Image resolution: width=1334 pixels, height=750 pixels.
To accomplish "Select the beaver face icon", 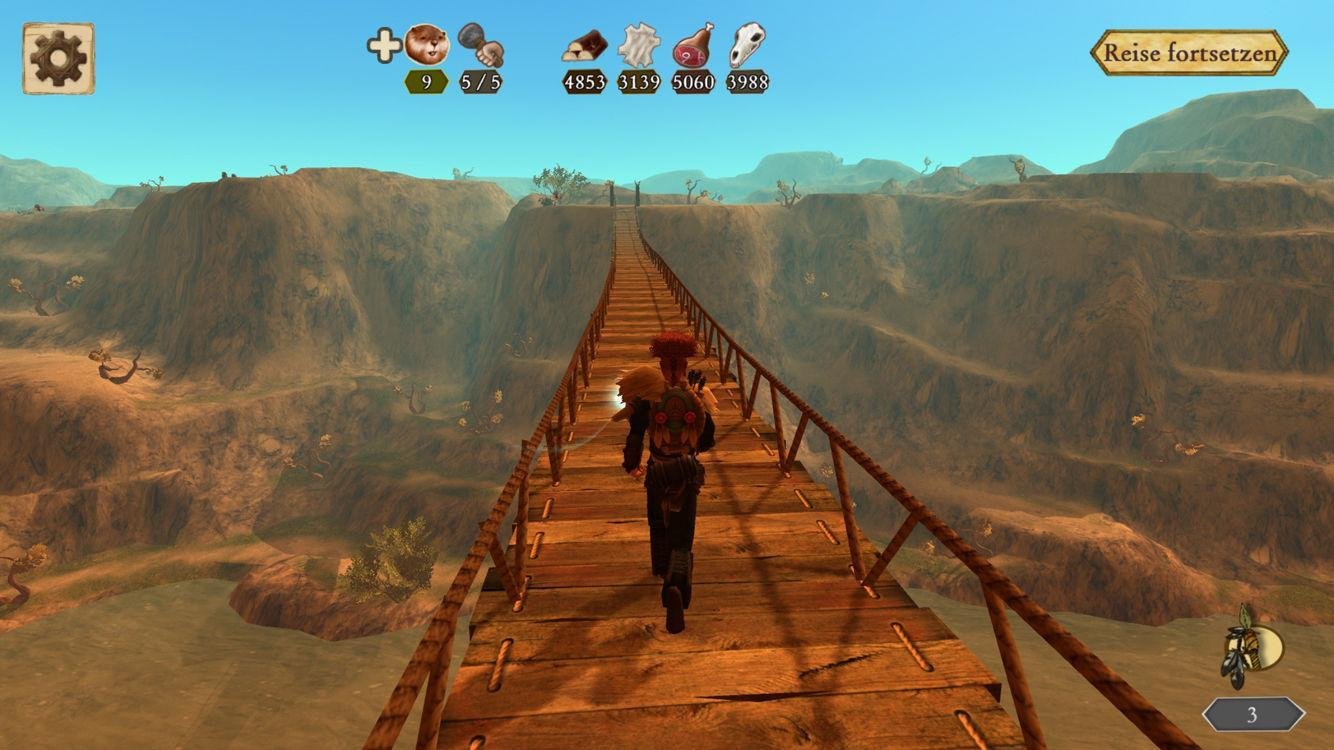I will 427,45.
